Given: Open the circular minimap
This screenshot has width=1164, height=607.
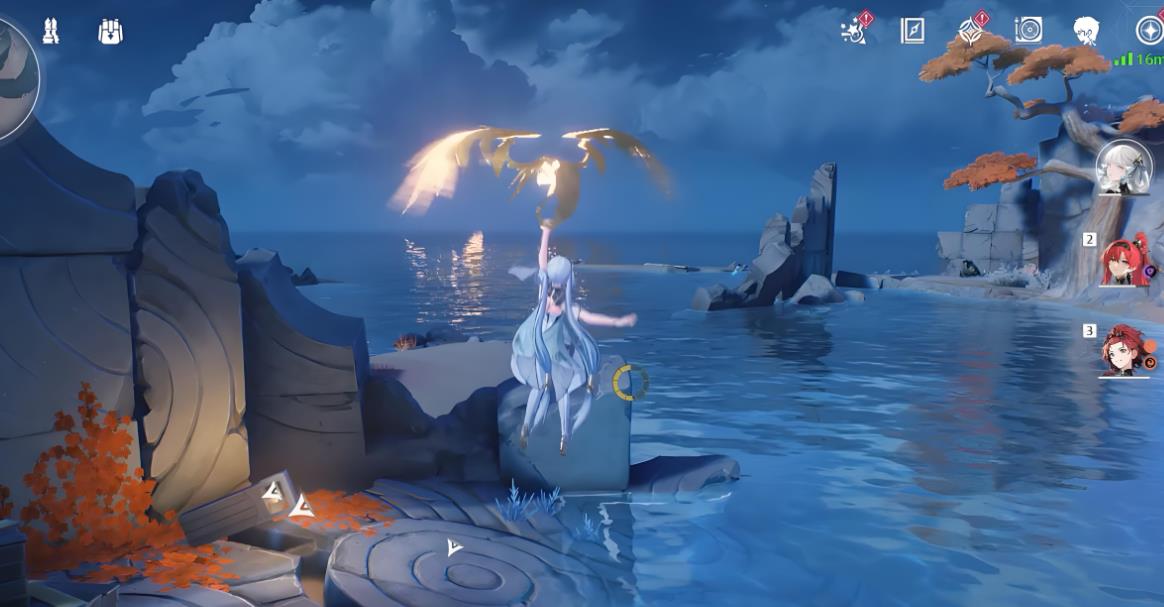Looking at the screenshot, I should click(x=14, y=75).
